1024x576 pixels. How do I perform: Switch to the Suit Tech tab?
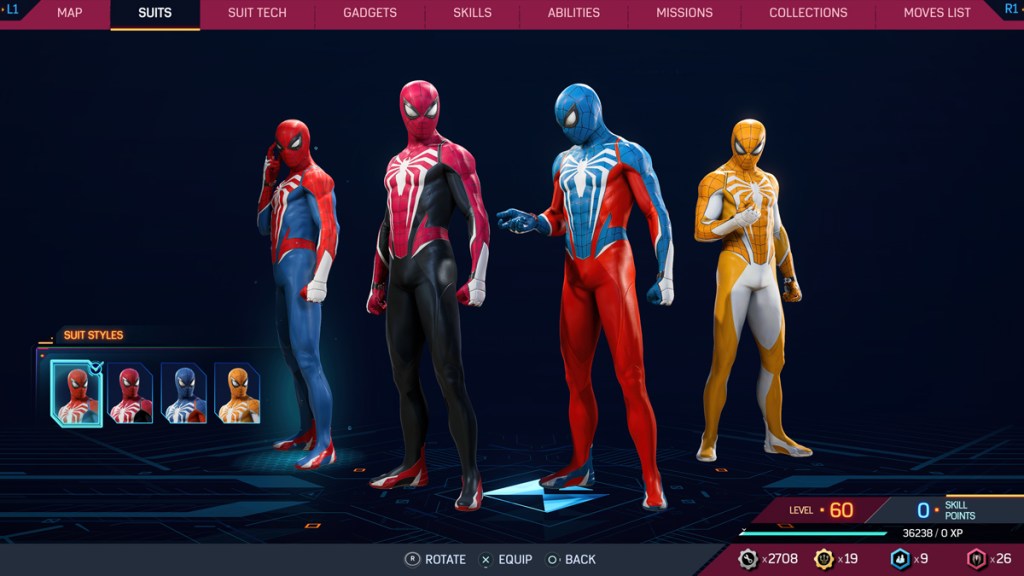point(257,13)
